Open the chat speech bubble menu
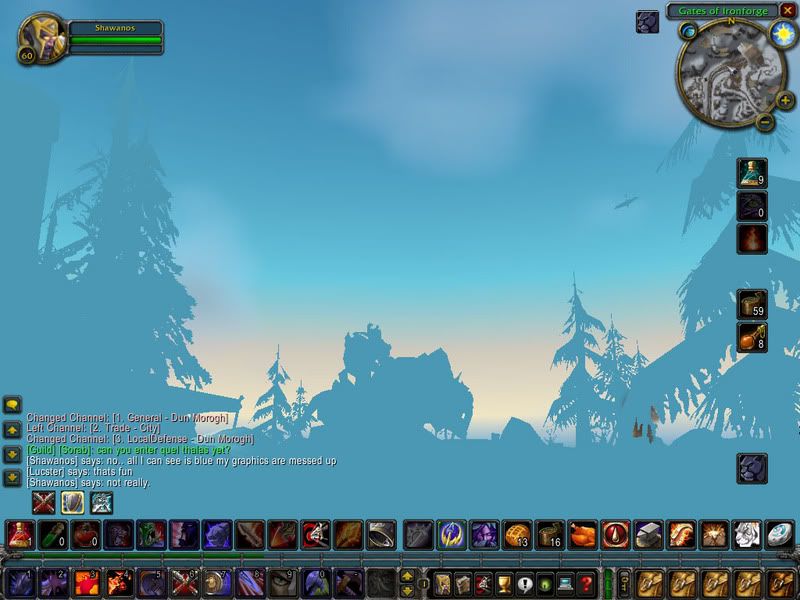 [x=12, y=405]
